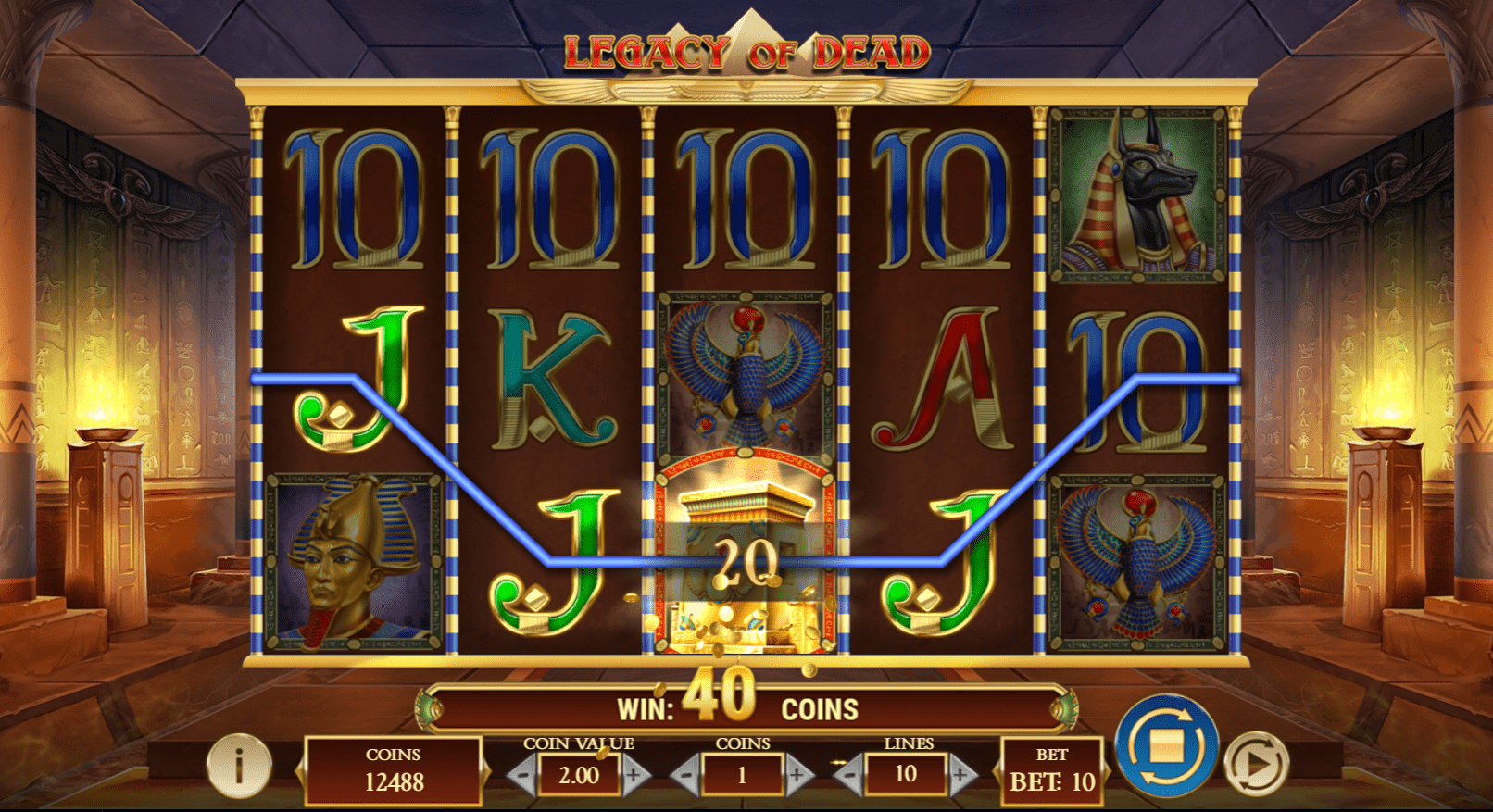
Task: Decrease the number of coins
Action: 685,775
